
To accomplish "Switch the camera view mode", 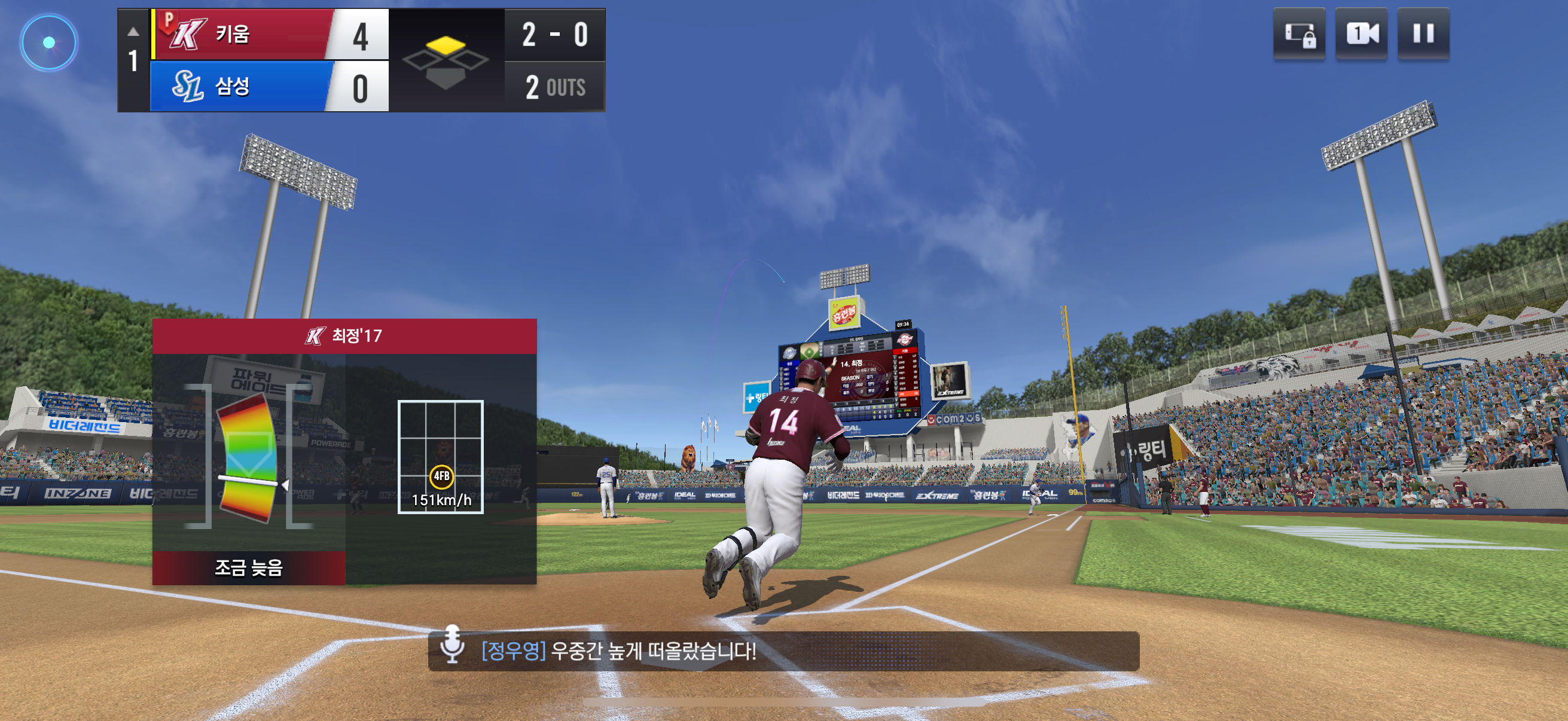I will point(1361,33).
